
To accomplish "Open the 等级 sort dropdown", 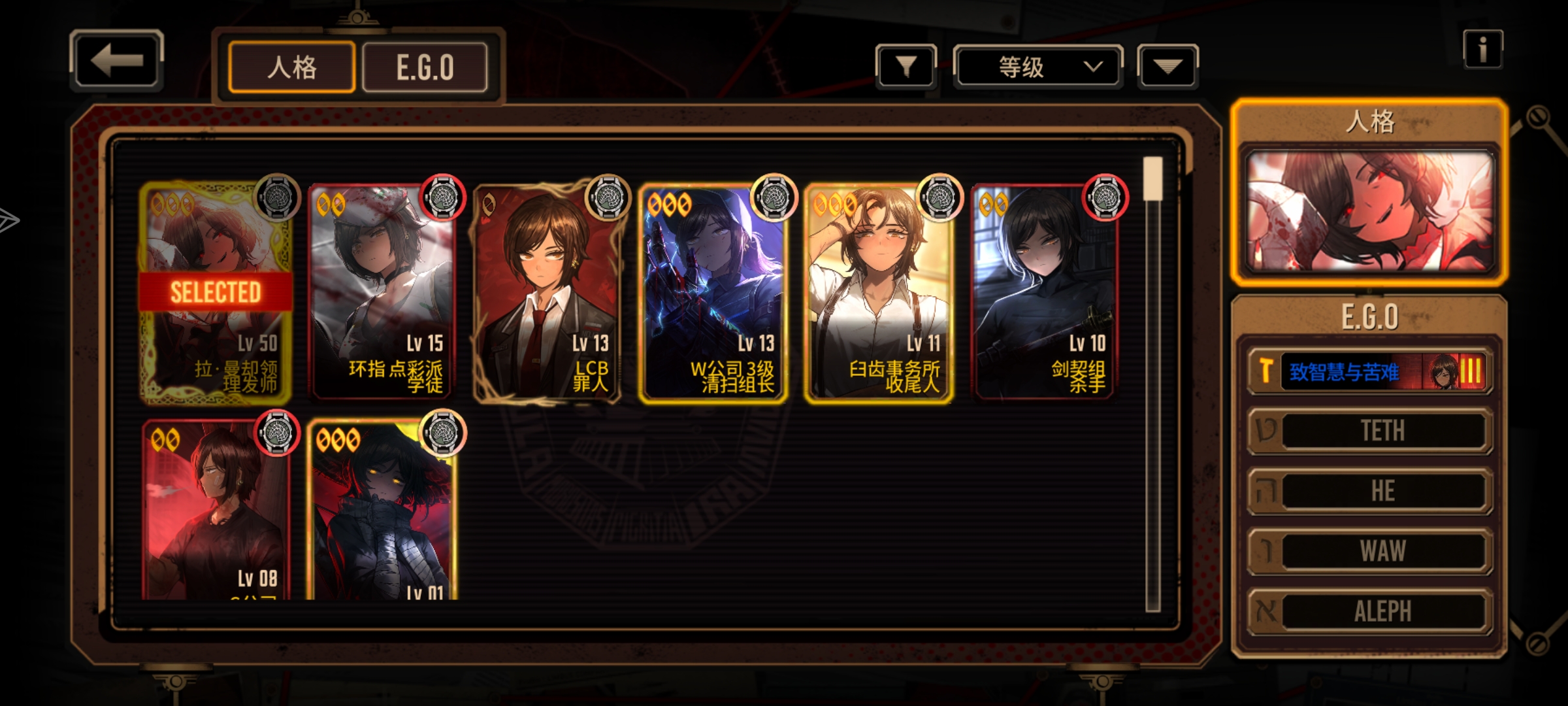I will [1037, 66].
